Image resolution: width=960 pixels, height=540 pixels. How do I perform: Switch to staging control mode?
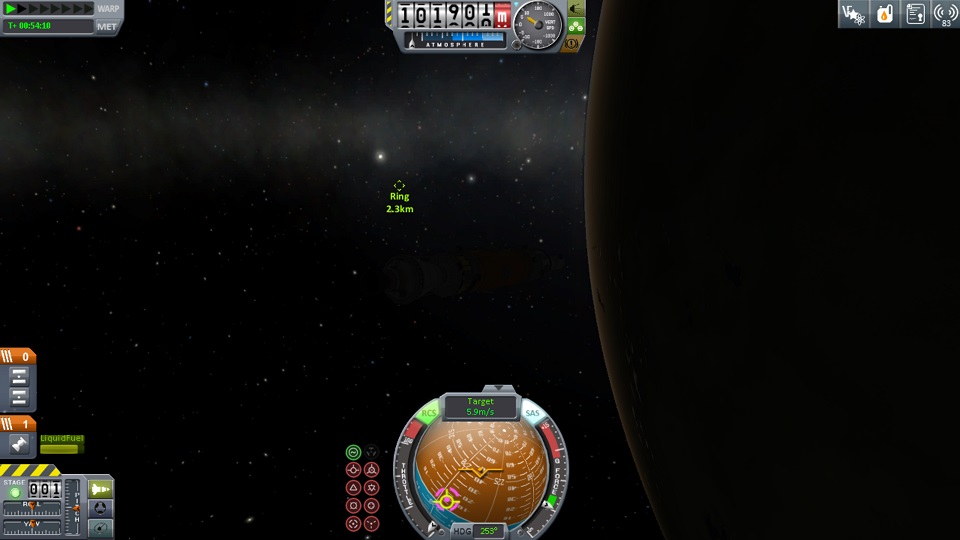[101, 489]
